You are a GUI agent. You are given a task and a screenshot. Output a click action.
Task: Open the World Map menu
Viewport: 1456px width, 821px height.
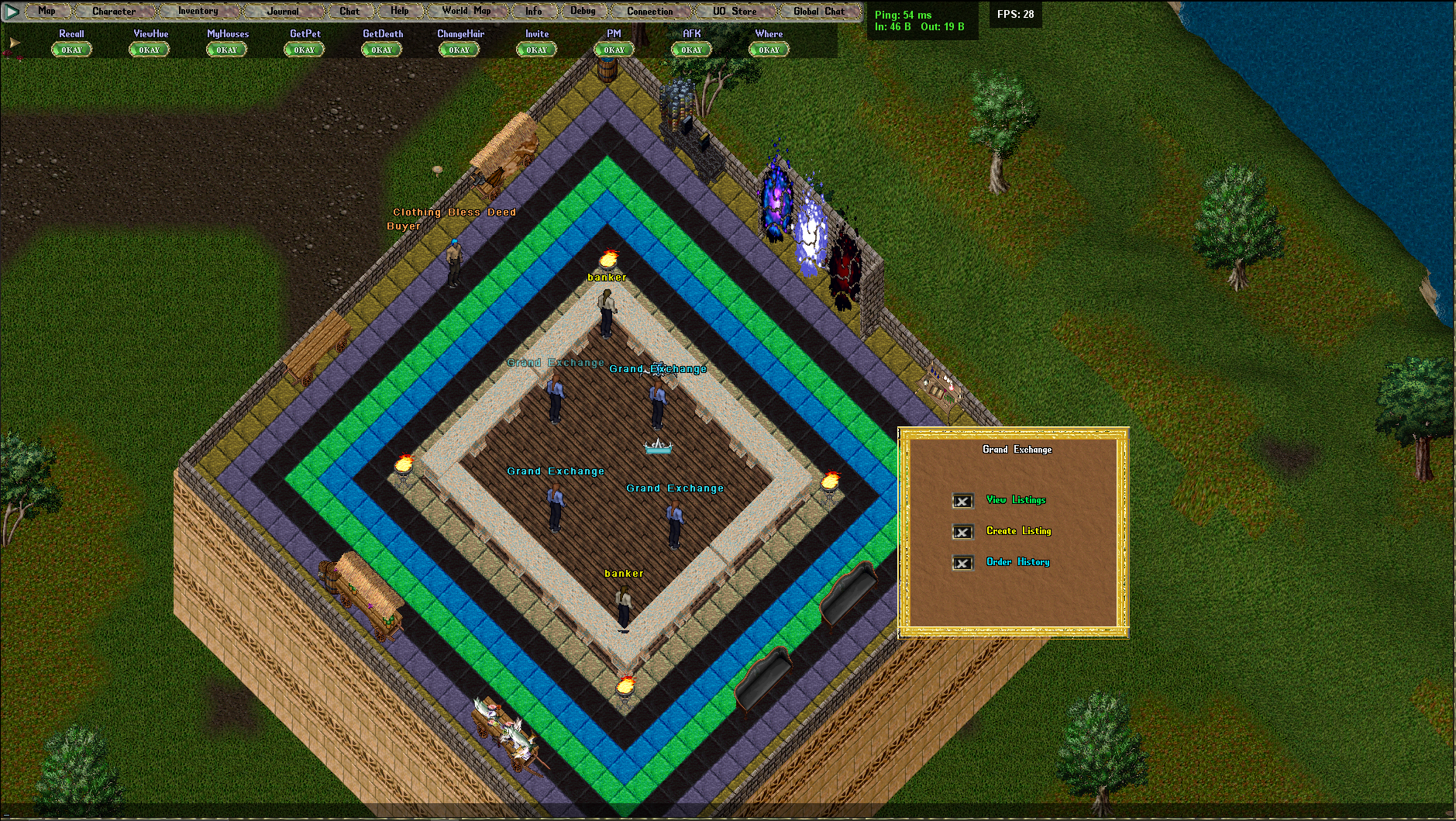pos(466,11)
